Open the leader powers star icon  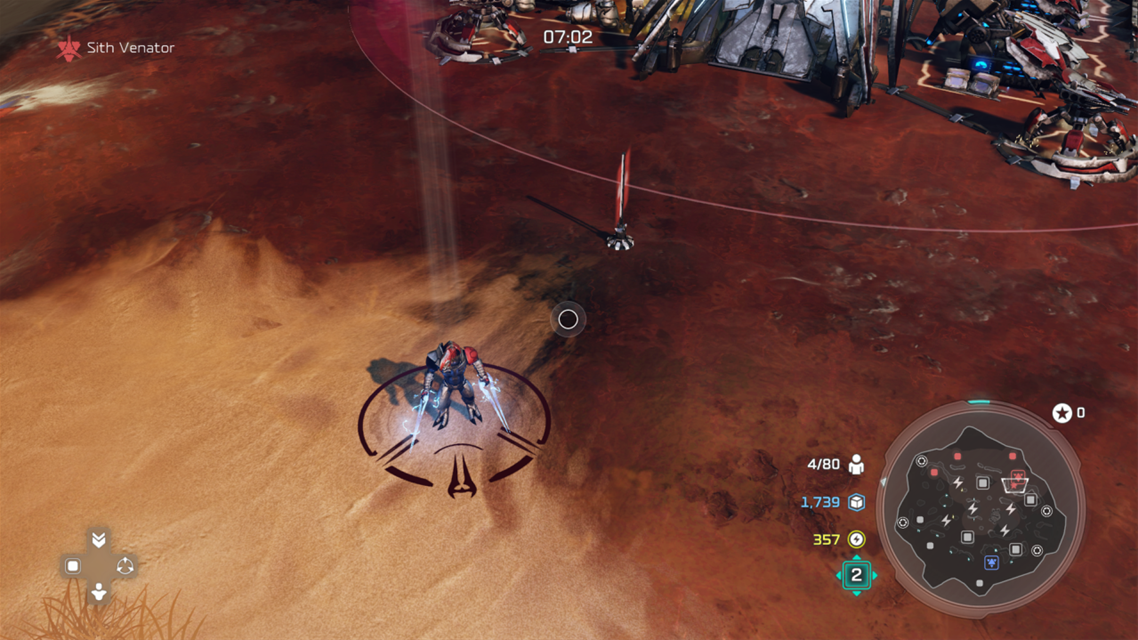point(1061,413)
